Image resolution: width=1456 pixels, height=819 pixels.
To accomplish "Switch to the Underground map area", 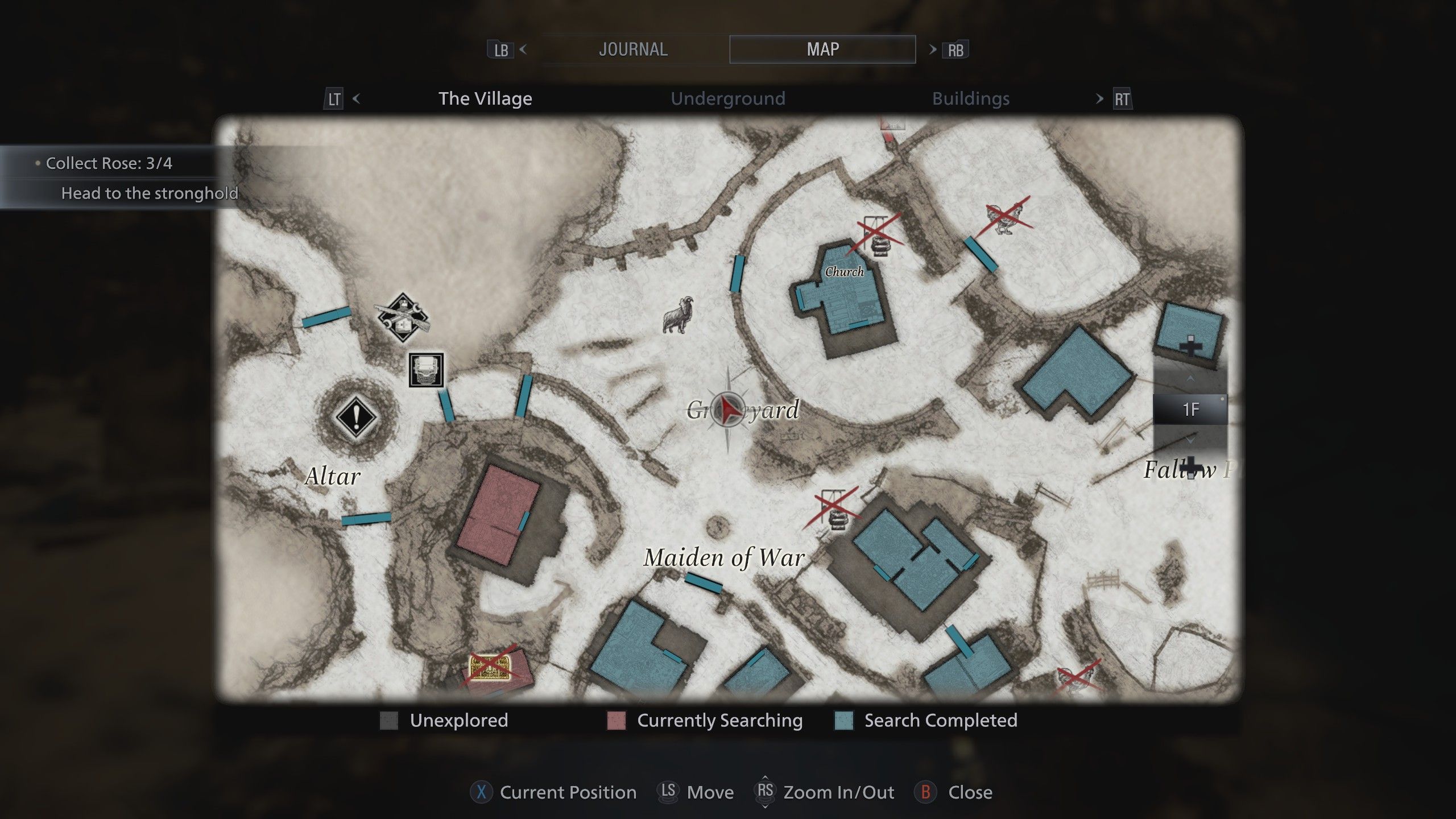I will [x=727, y=99].
